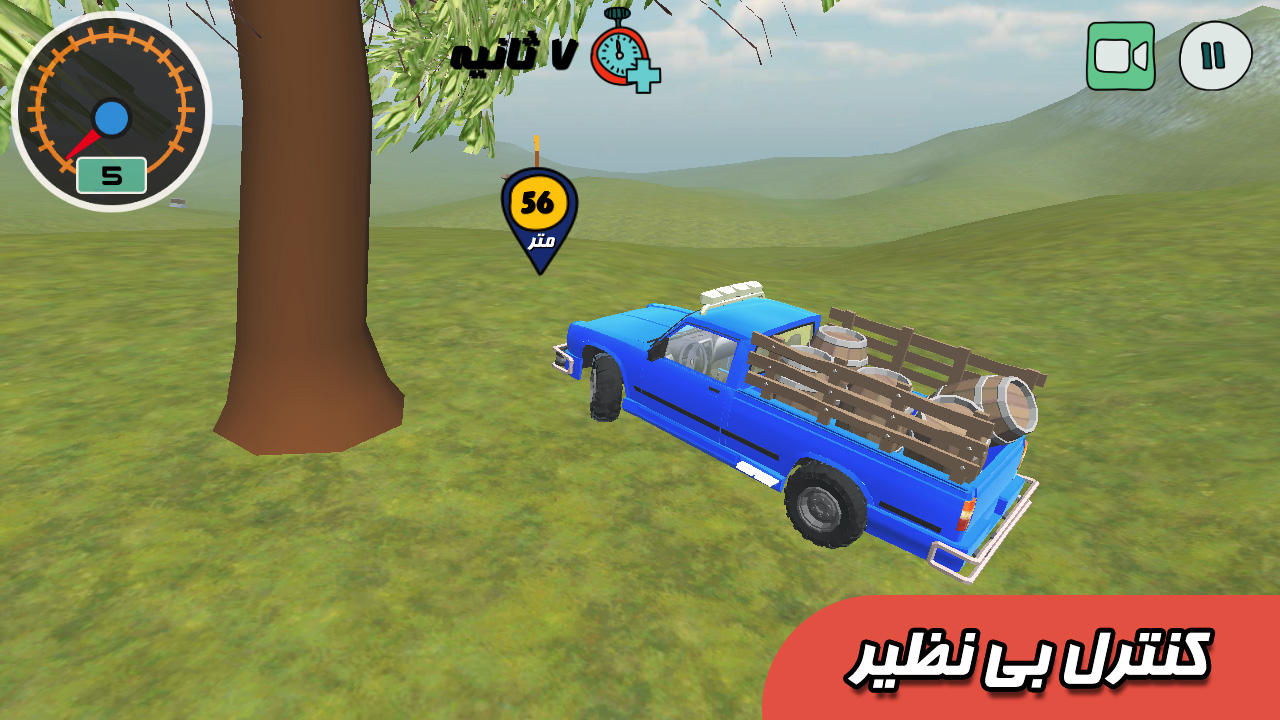Tap the stopwatch plus icon to add time
The image size is (1280, 720).
tap(624, 52)
